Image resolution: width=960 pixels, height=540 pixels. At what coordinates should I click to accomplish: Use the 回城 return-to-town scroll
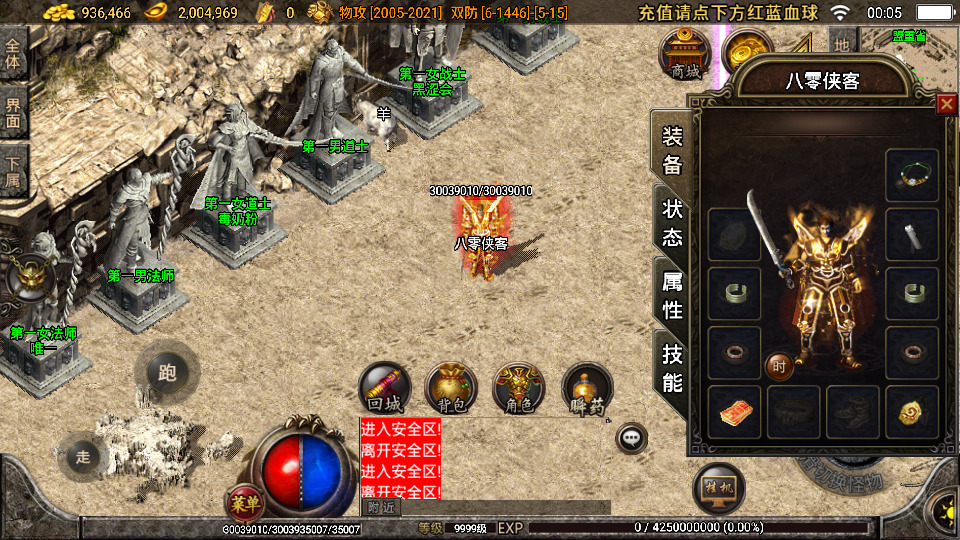click(385, 388)
